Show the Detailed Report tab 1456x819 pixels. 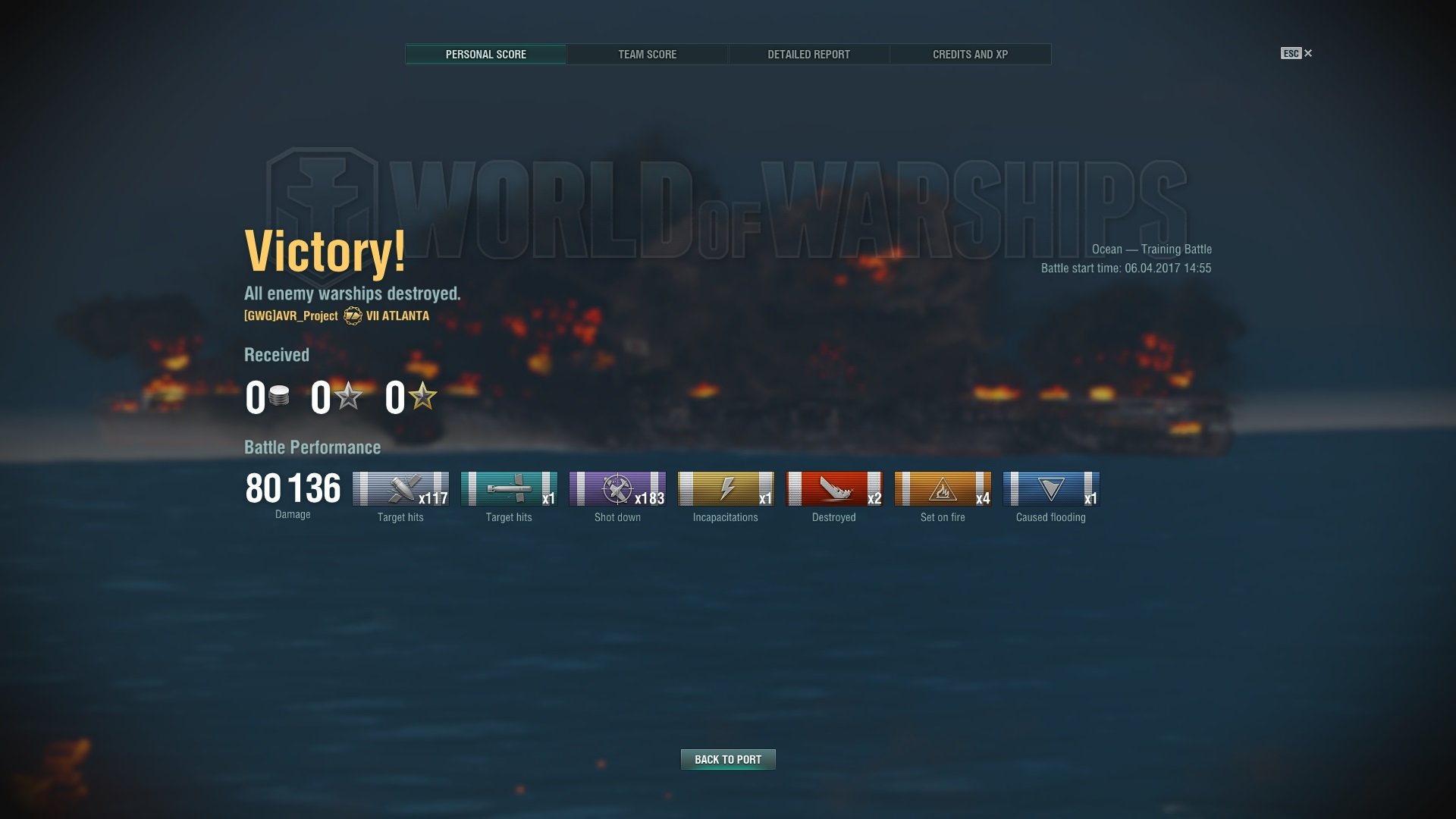tap(808, 55)
